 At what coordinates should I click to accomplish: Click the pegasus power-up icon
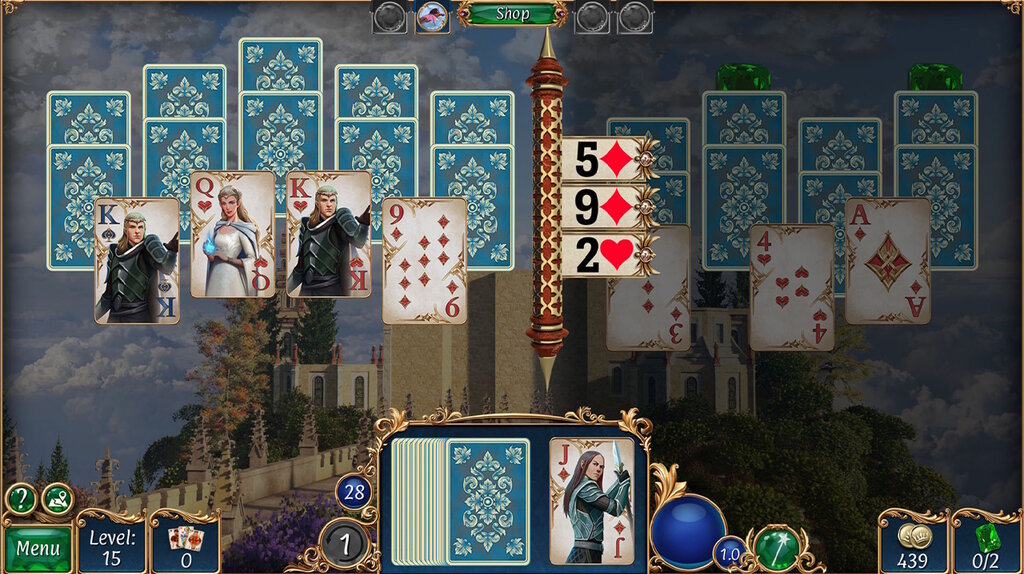tap(432, 15)
